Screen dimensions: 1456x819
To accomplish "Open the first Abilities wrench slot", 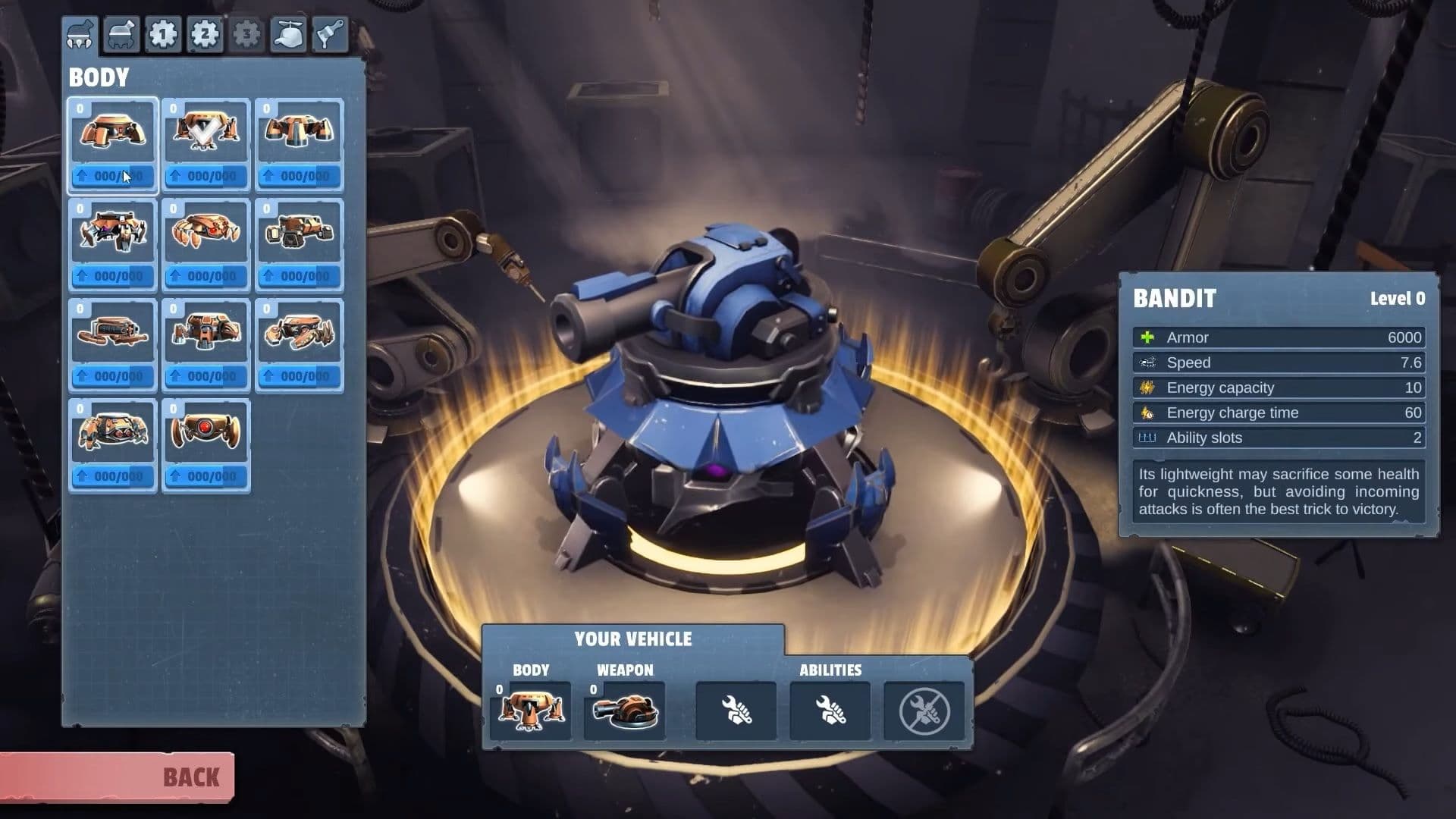I will tap(735, 711).
